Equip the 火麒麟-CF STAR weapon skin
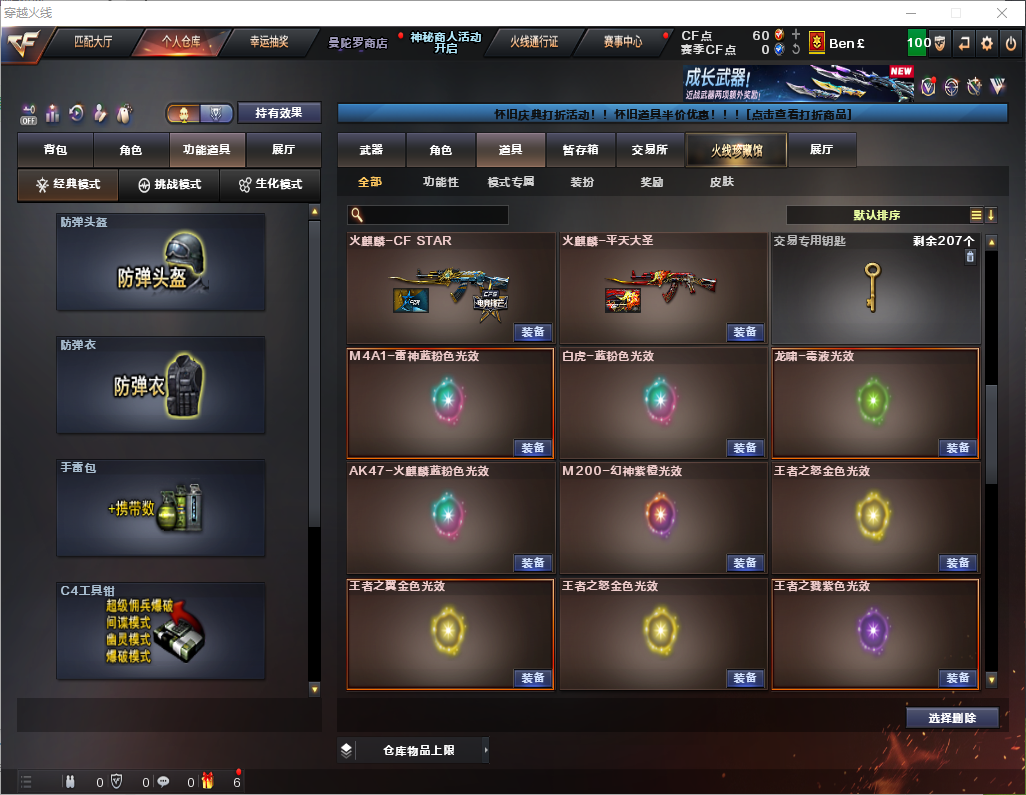 [533, 332]
